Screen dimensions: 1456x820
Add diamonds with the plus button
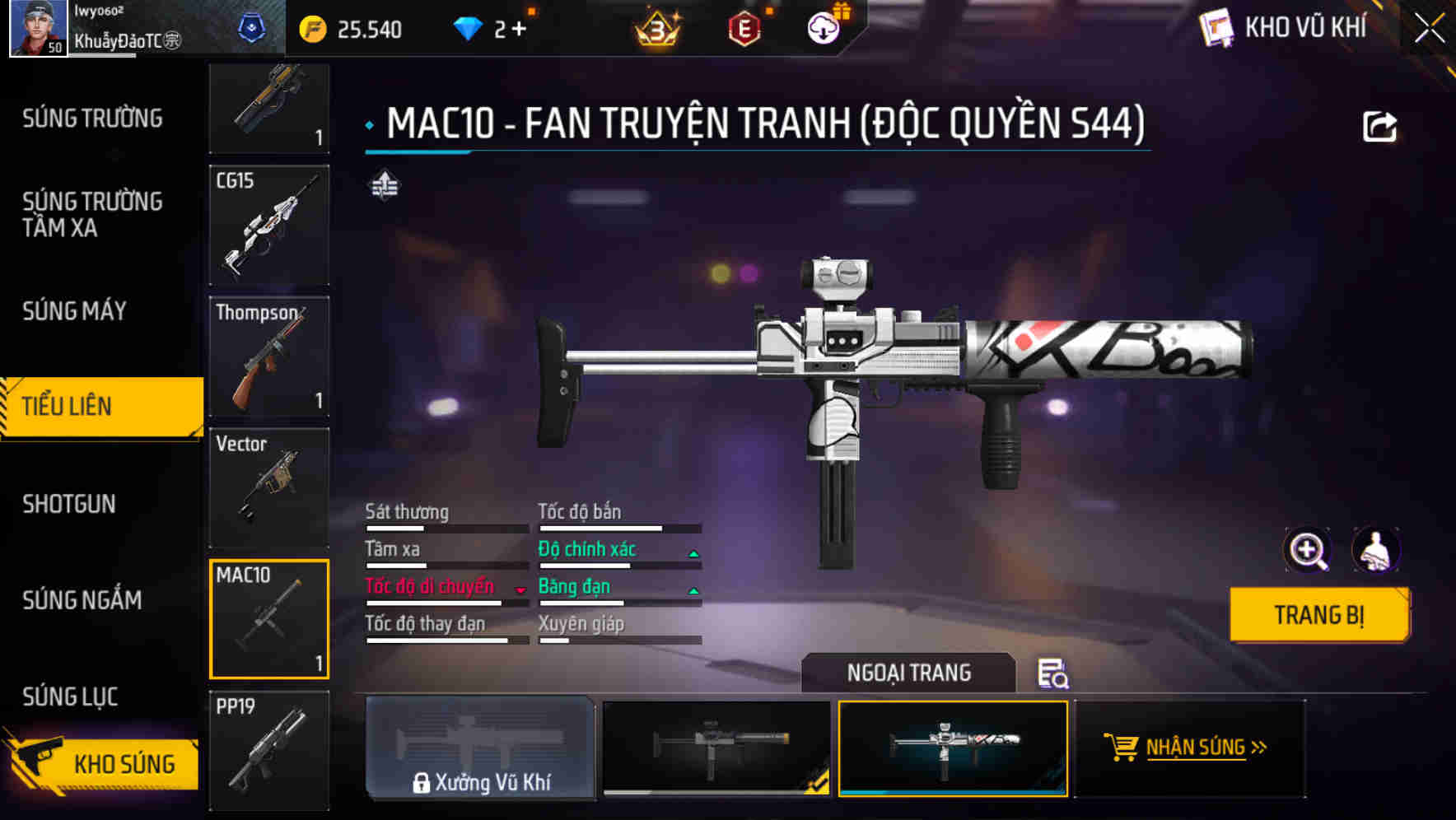point(519,30)
